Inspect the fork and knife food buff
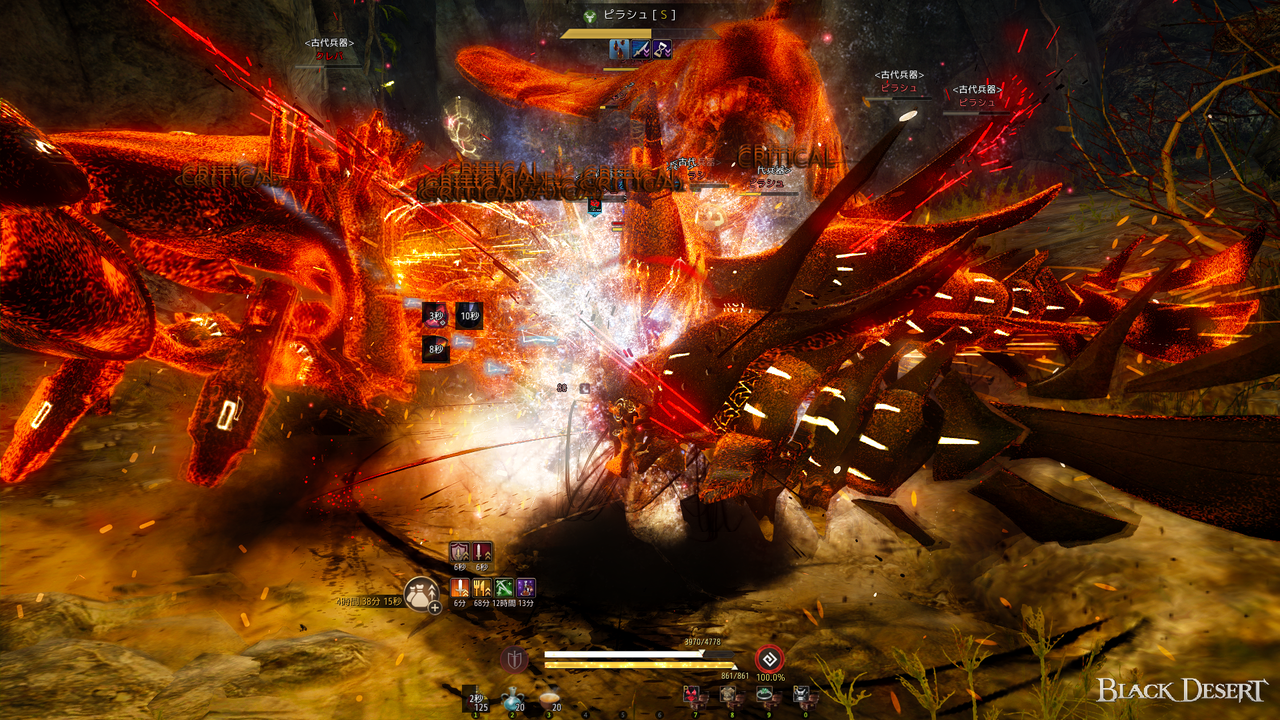Image resolution: width=1280 pixels, height=720 pixels. [482, 588]
